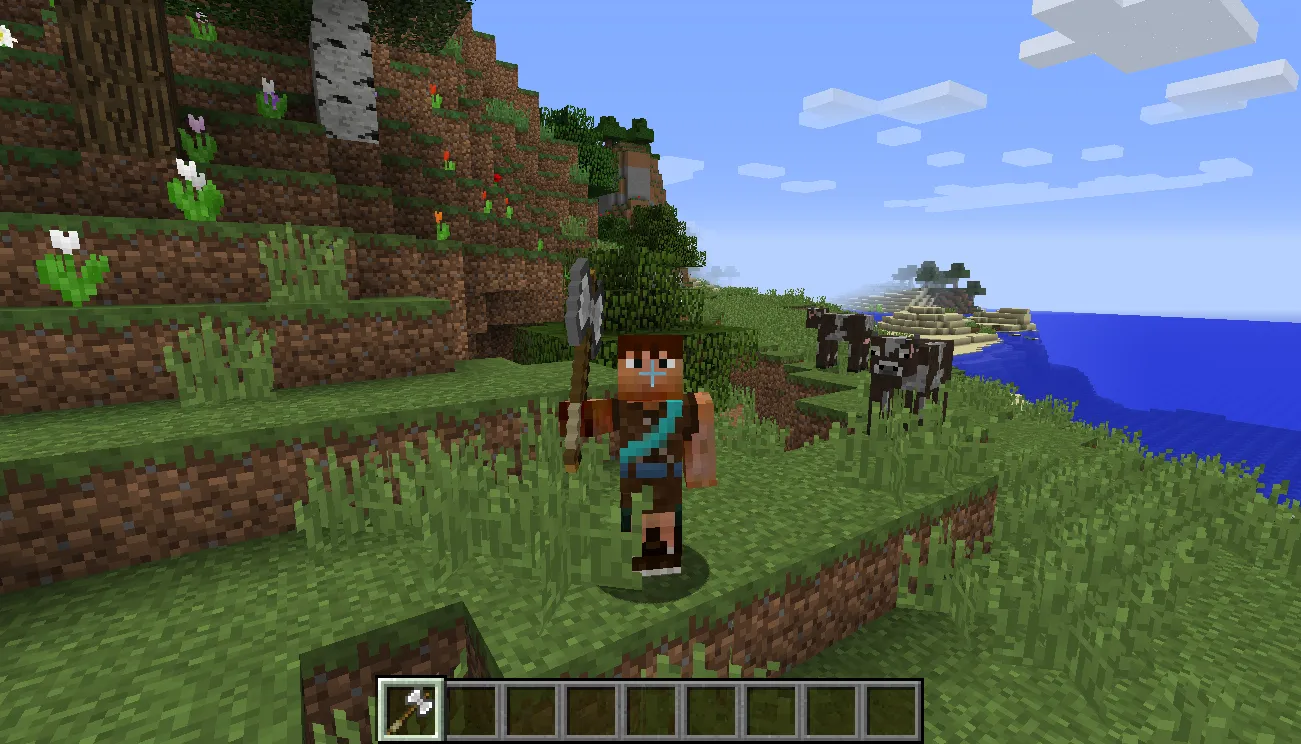Click the last hotbar slot on the right

pos(893,710)
